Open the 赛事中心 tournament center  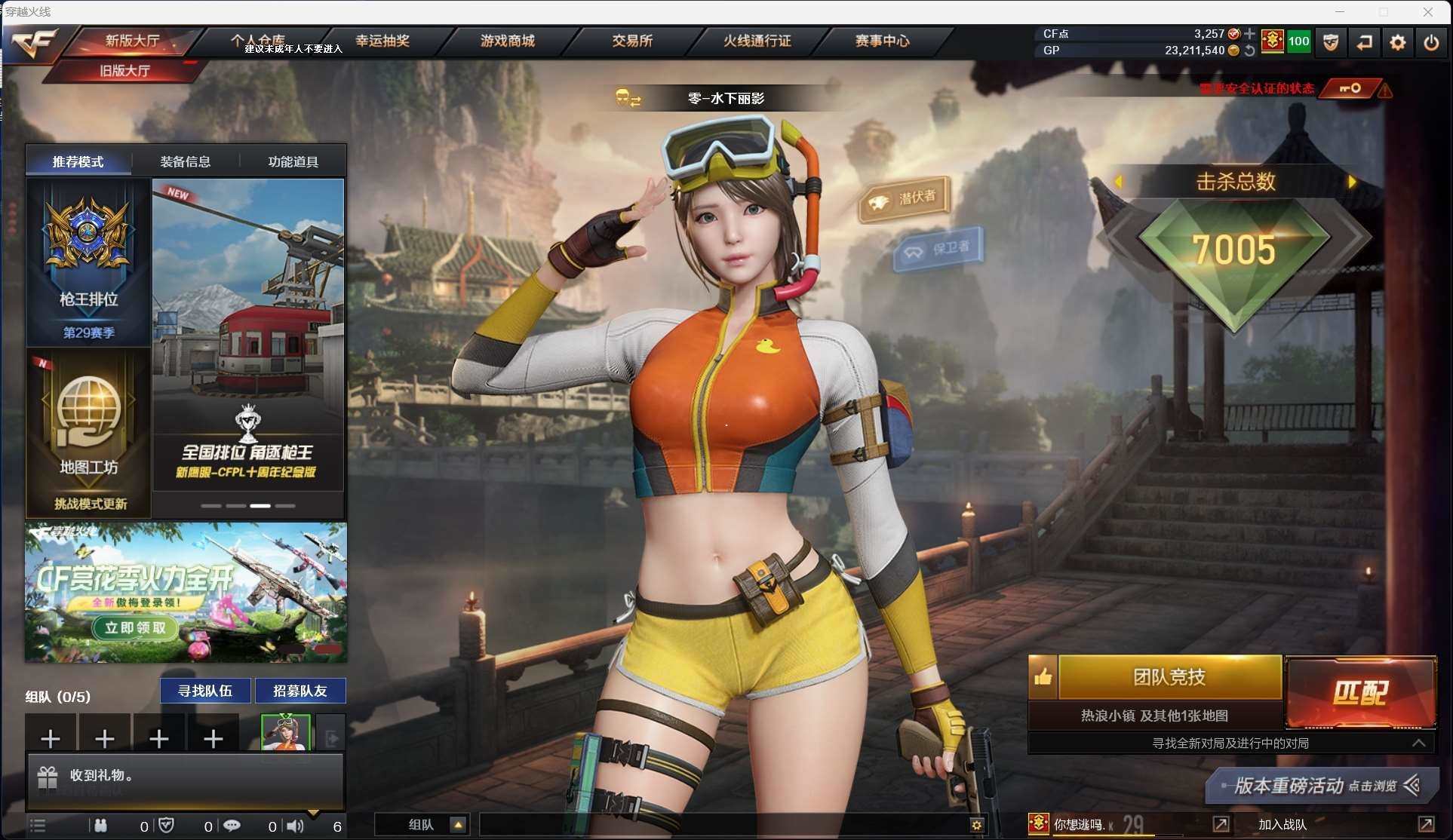point(882,41)
